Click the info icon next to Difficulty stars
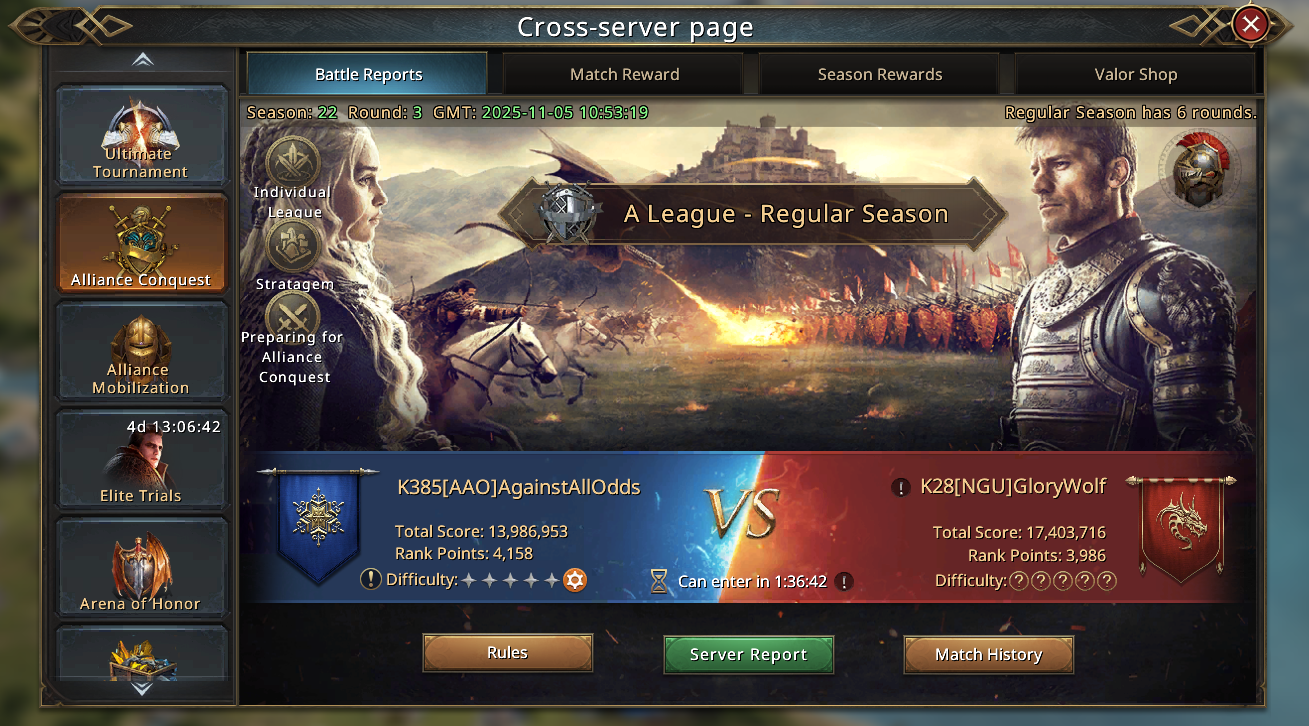This screenshot has width=1309, height=726. 371,580
